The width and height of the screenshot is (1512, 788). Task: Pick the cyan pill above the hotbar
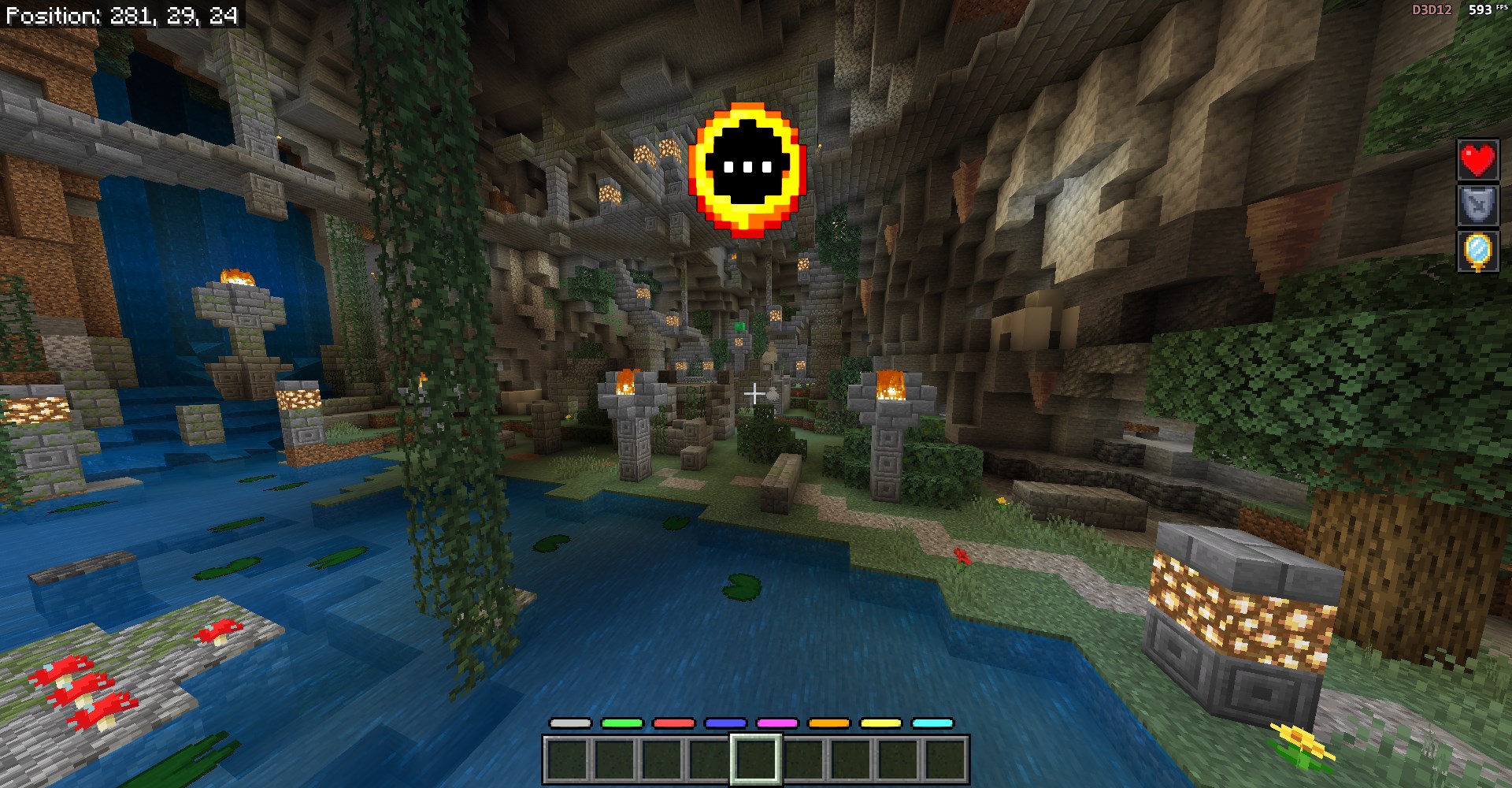pos(932,723)
